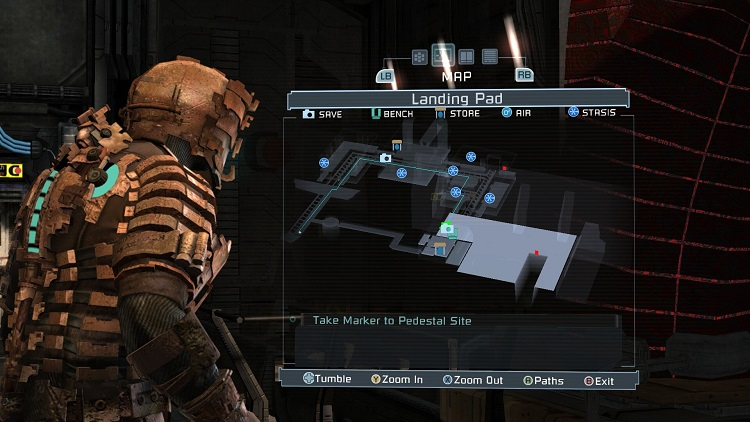Image resolution: width=750 pixels, height=422 pixels.
Task: Click the SAVE legend entry
Action: [x=322, y=114]
